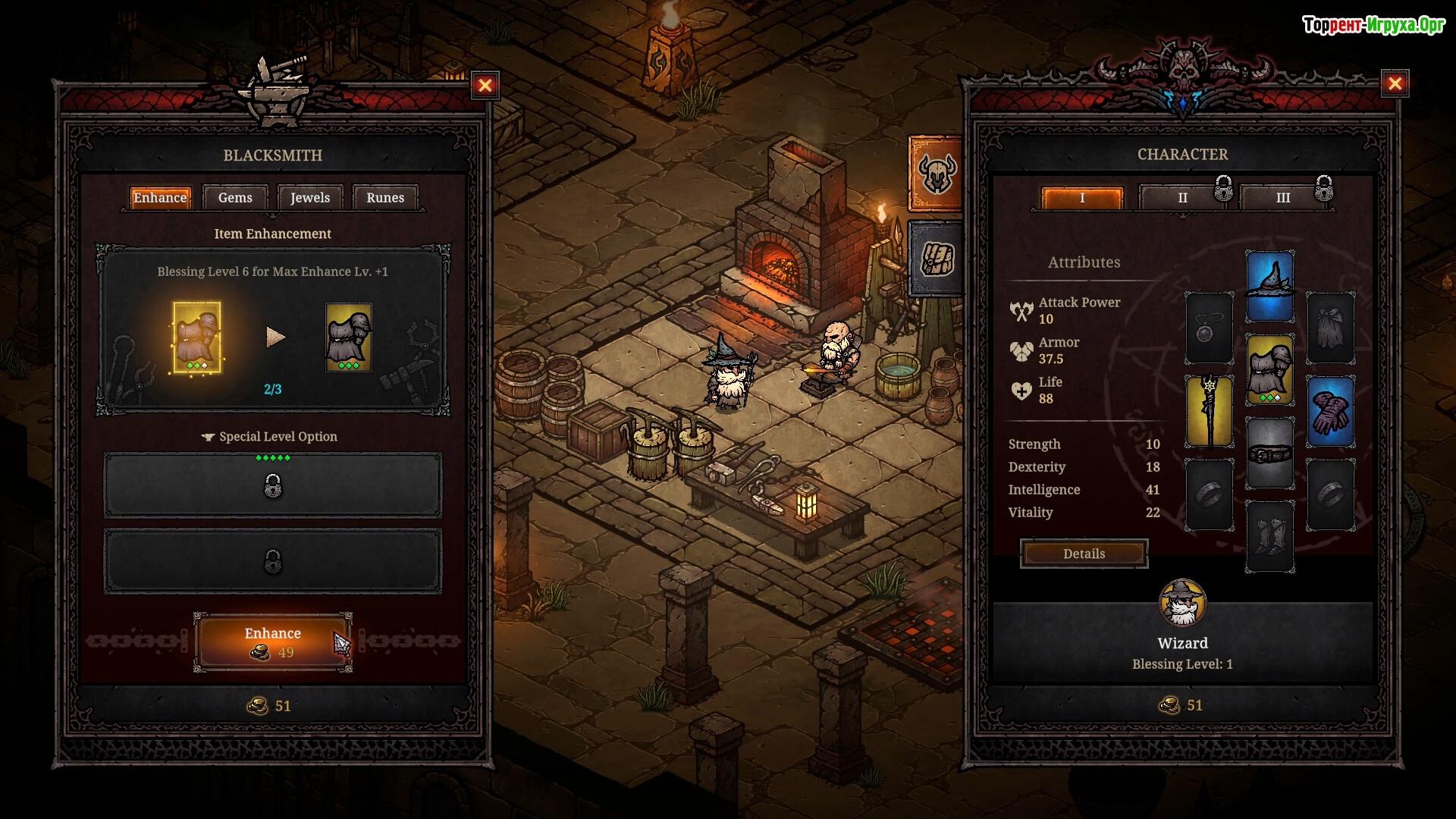Choose the Enhance tab in Blacksmith
The image size is (1456, 819).
pyautogui.click(x=160, y=198)
